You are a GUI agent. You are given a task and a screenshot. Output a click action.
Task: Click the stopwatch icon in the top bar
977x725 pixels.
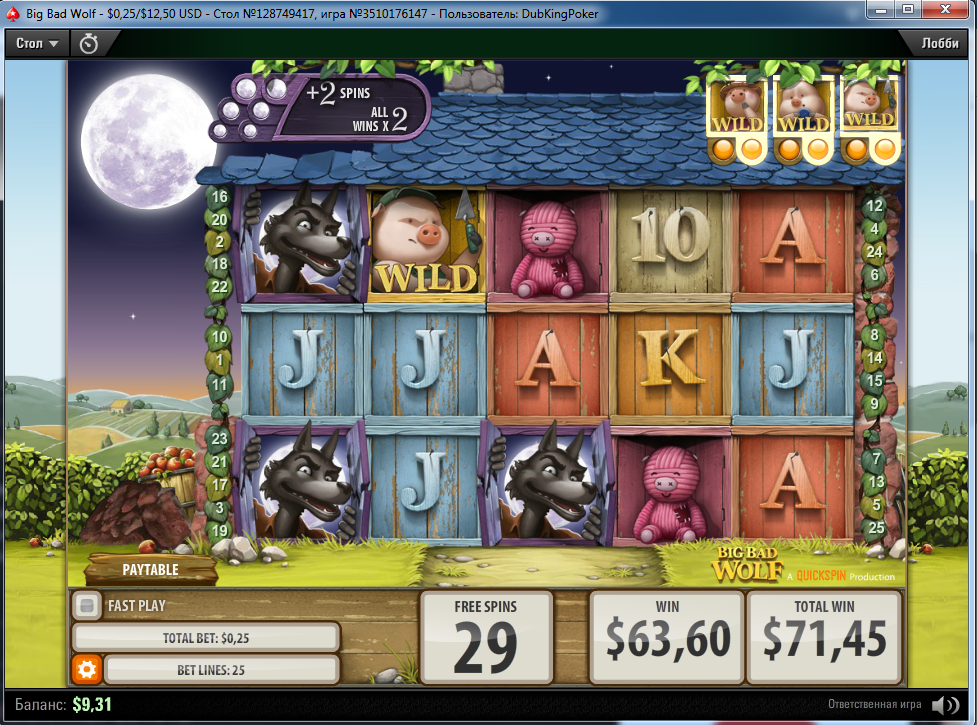click(x=89, y=44)
